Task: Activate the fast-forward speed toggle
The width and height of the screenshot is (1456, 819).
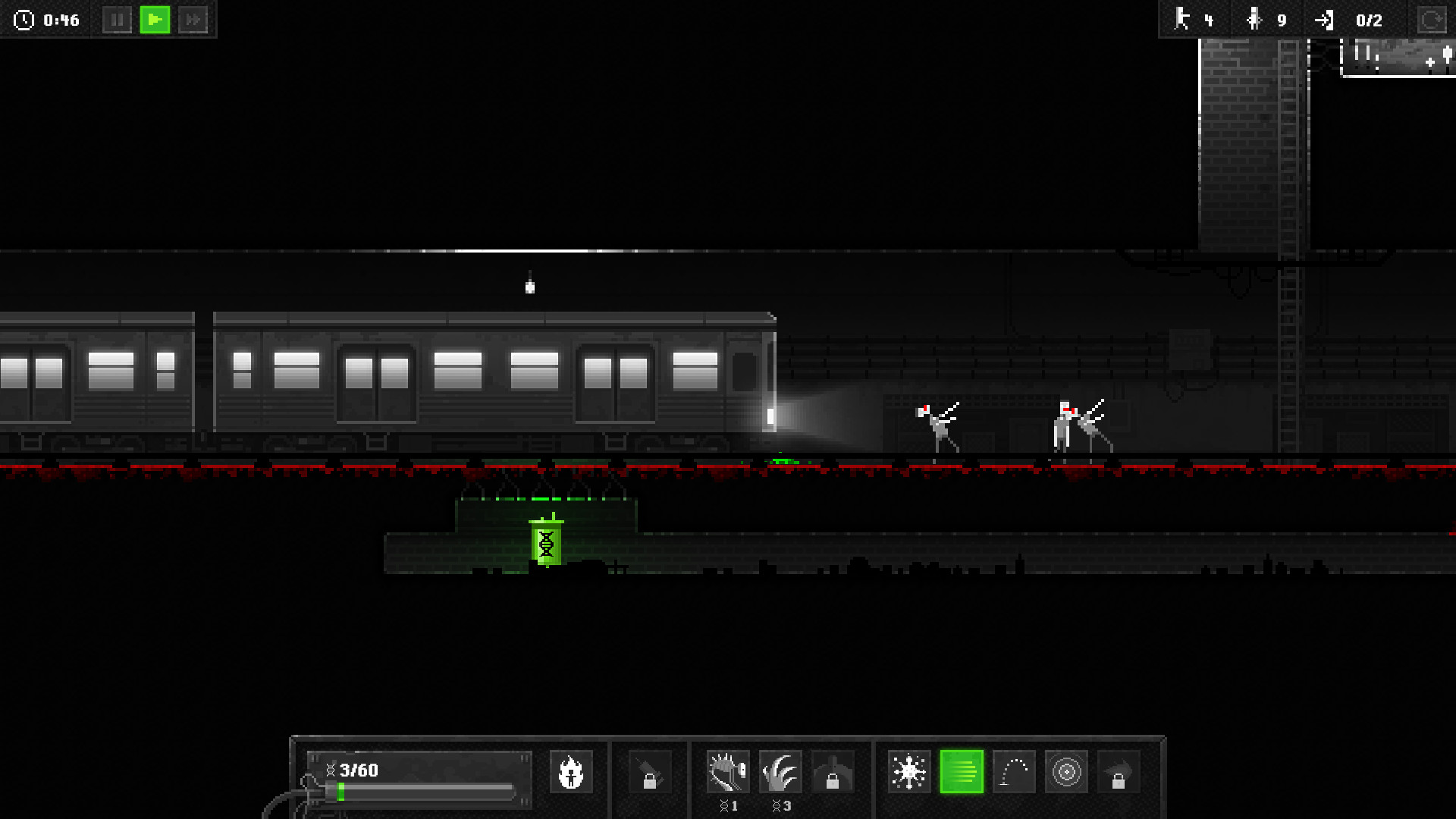Action: [193, 20]
